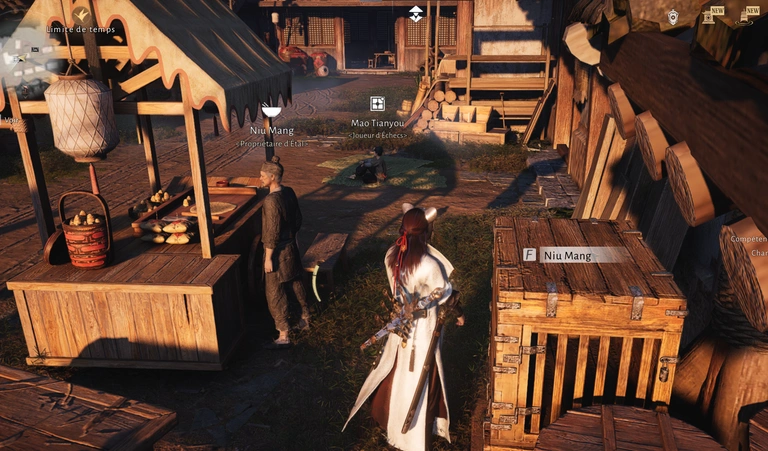Screen dimensions: 768x451
Task: Select the chess marker above Mao Tianyou
Action: [377, 104]
